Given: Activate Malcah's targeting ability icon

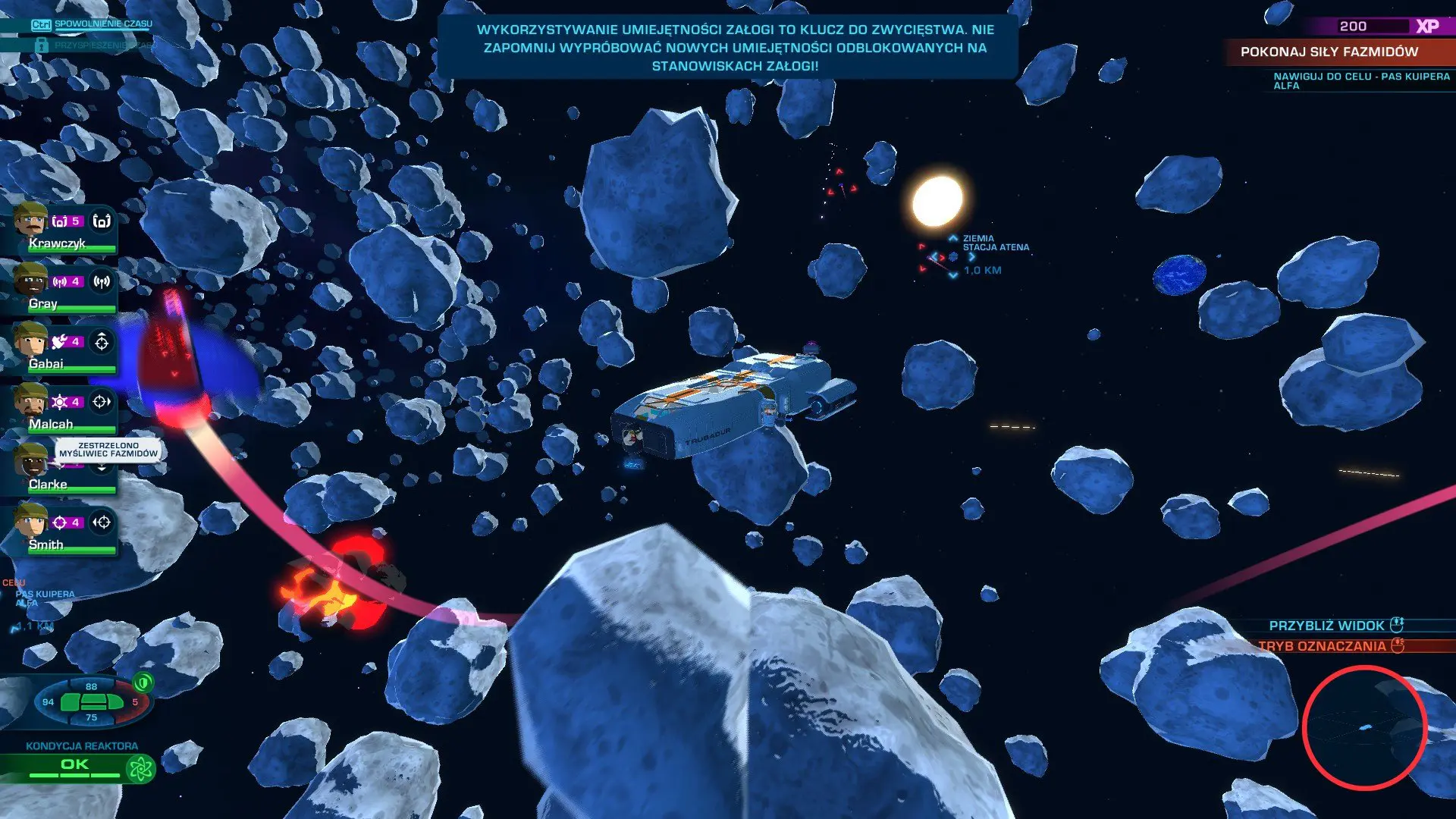Looking at the screenshot, I should (102, 402).
